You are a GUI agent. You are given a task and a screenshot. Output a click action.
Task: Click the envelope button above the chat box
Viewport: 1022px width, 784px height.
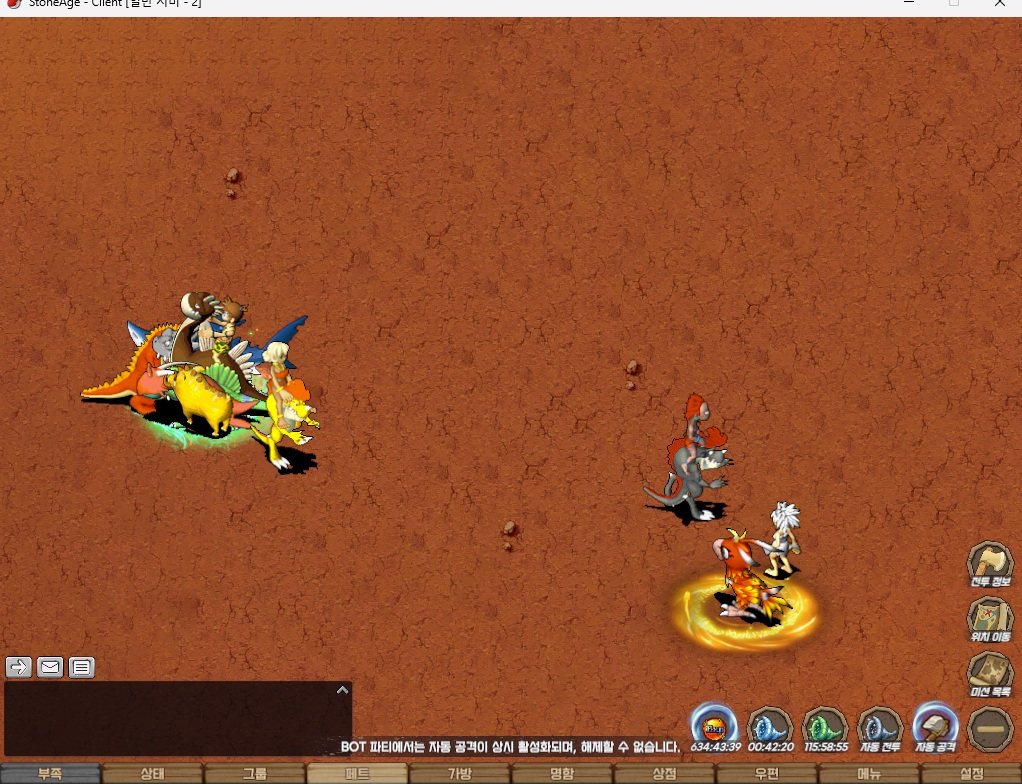pyautogui.click(x=50, y=667)
